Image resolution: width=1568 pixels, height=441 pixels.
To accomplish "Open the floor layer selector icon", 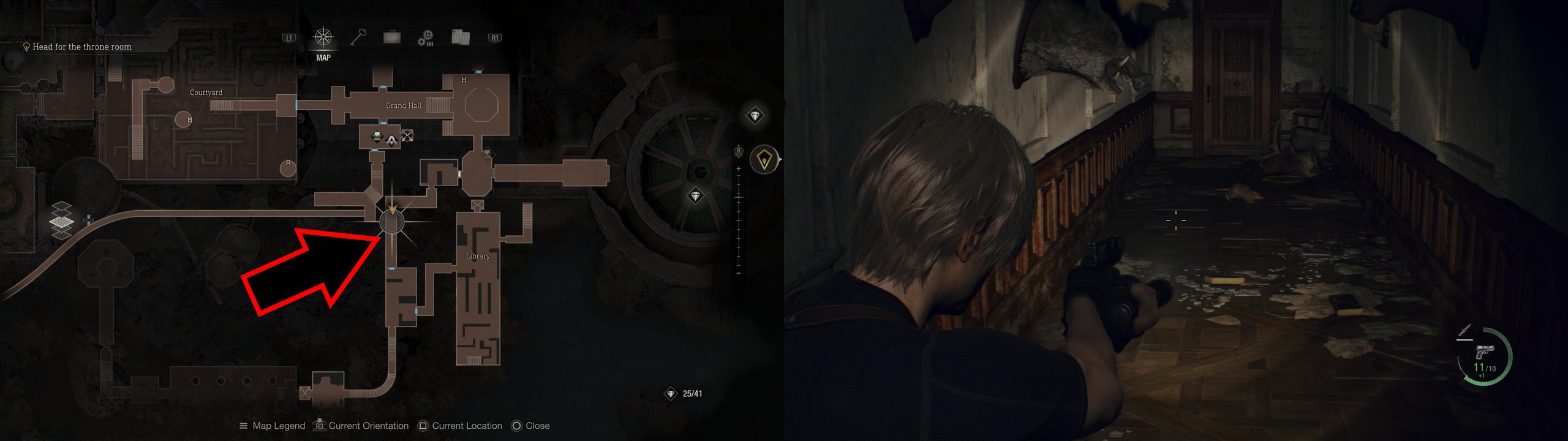I will click(x=61, y=220).
